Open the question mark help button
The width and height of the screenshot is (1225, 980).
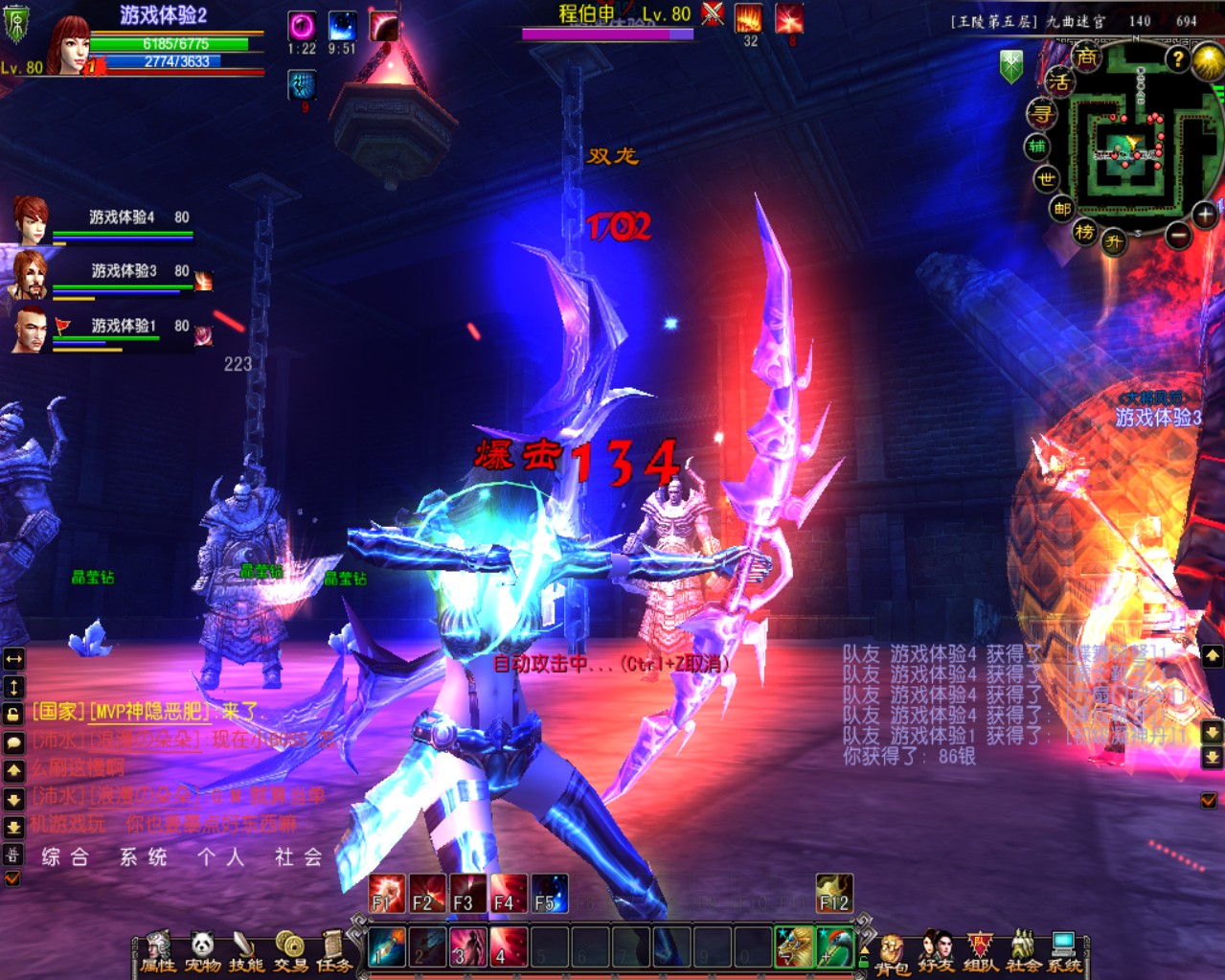[1177, 59]
